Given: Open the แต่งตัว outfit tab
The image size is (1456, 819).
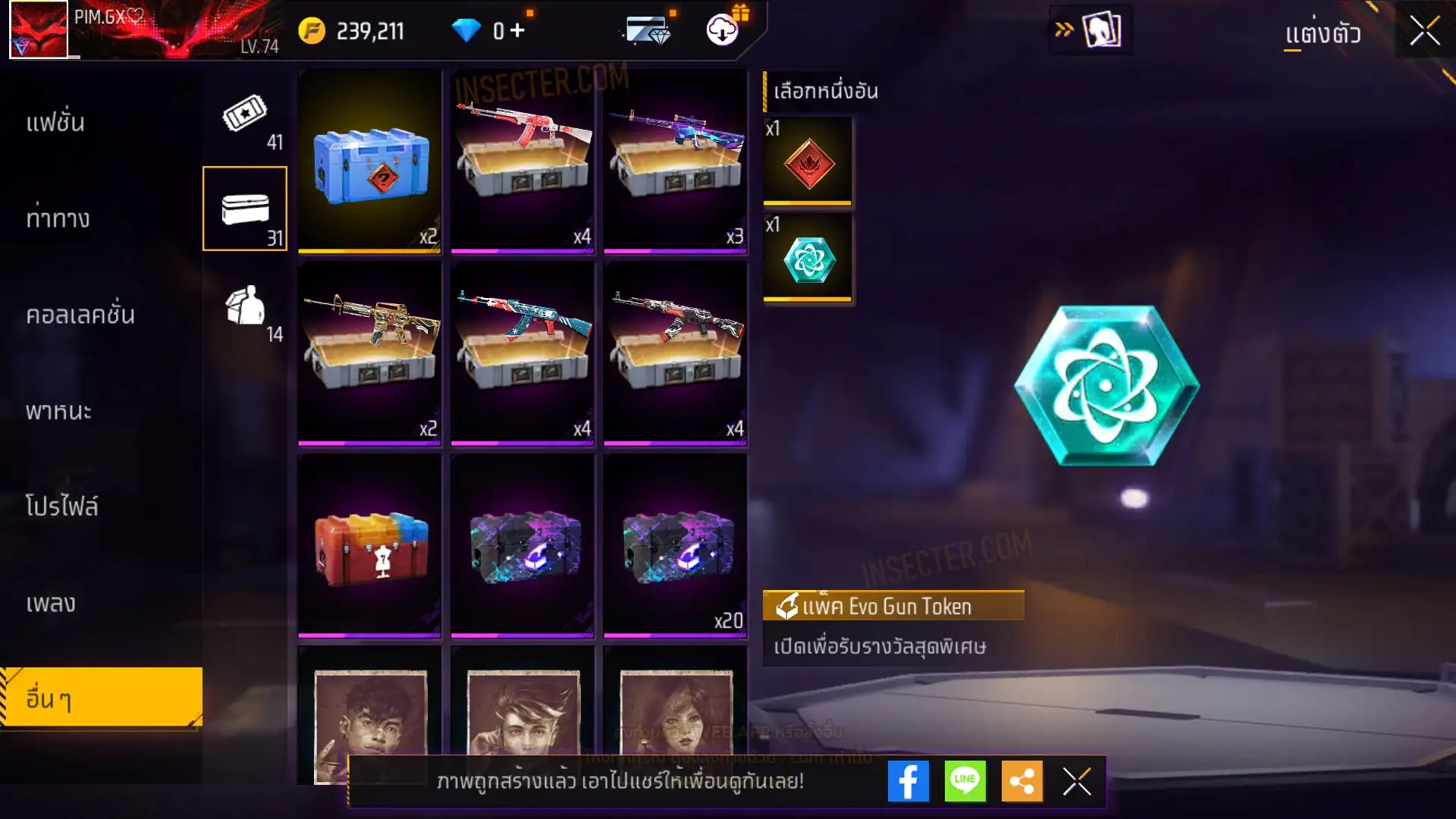Looking at the screenshot, I should (x=1323, y=34).
